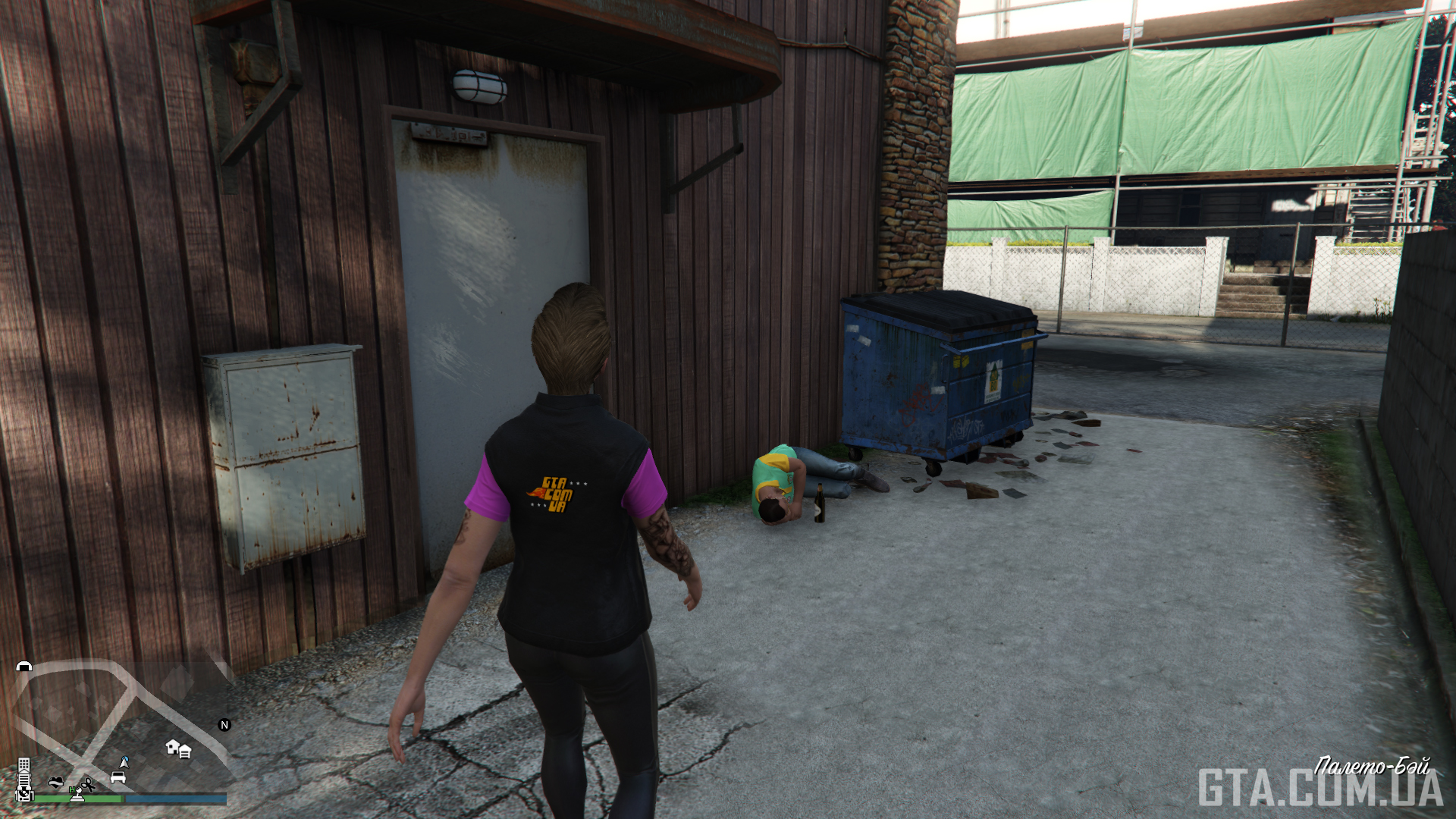This screenshot has width=1456, height=819.
Task: Select the house and garage property marker
Action: pos(178,749)
